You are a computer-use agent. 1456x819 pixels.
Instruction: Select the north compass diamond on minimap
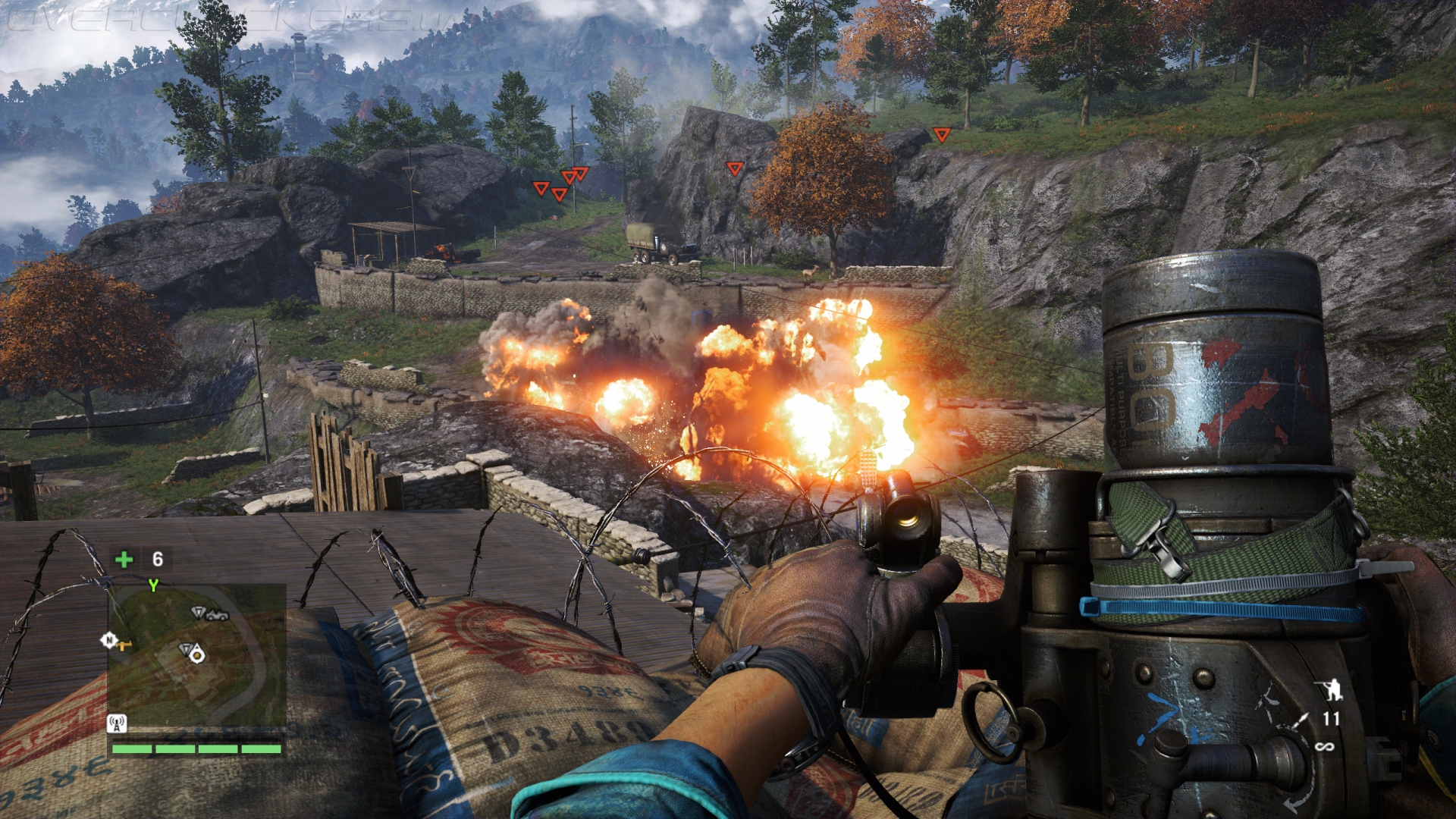108,641
